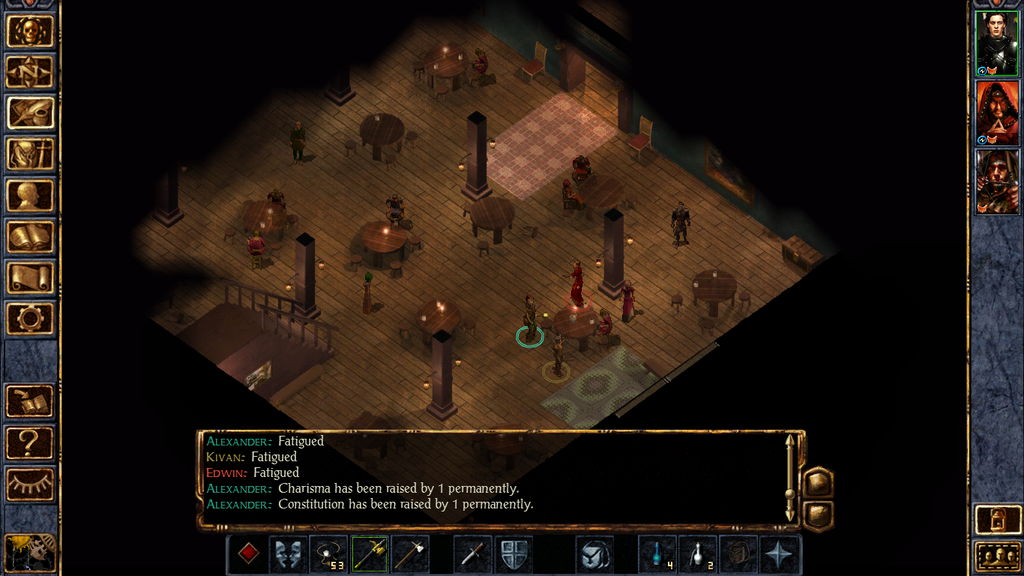Screen dimensions: 1024x576
Task: Open the inventory screen button
Action: point(30,154)
